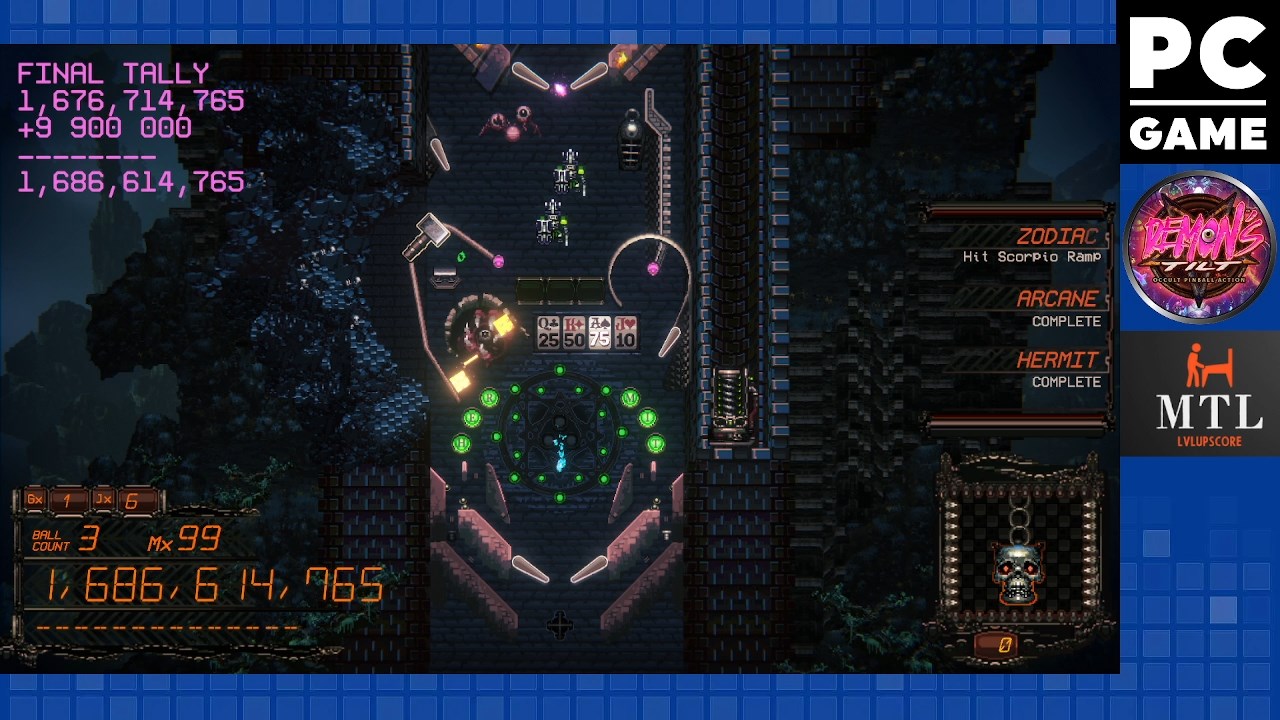Select the Zodiac objective entry
This screenshot has height=720, width=1280.
pyautogui.click(x=1030, y=246)
